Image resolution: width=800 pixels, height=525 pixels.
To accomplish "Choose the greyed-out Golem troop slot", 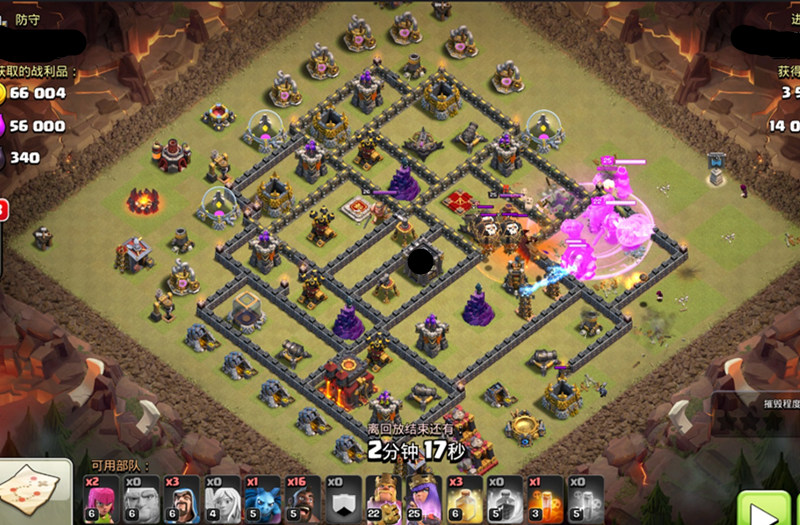I will click(140, 497).
